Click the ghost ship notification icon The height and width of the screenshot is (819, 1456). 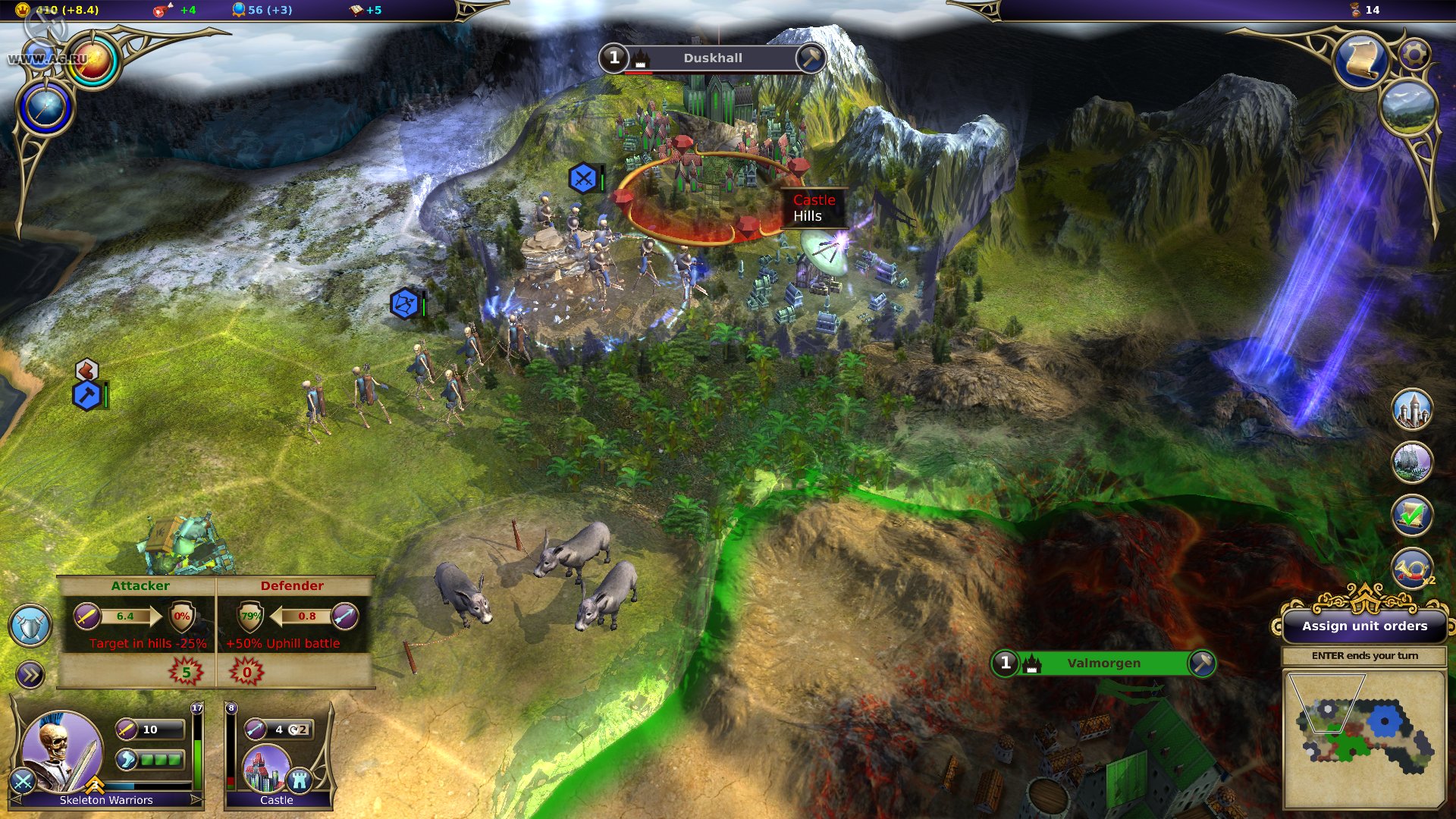(1412, 462)
